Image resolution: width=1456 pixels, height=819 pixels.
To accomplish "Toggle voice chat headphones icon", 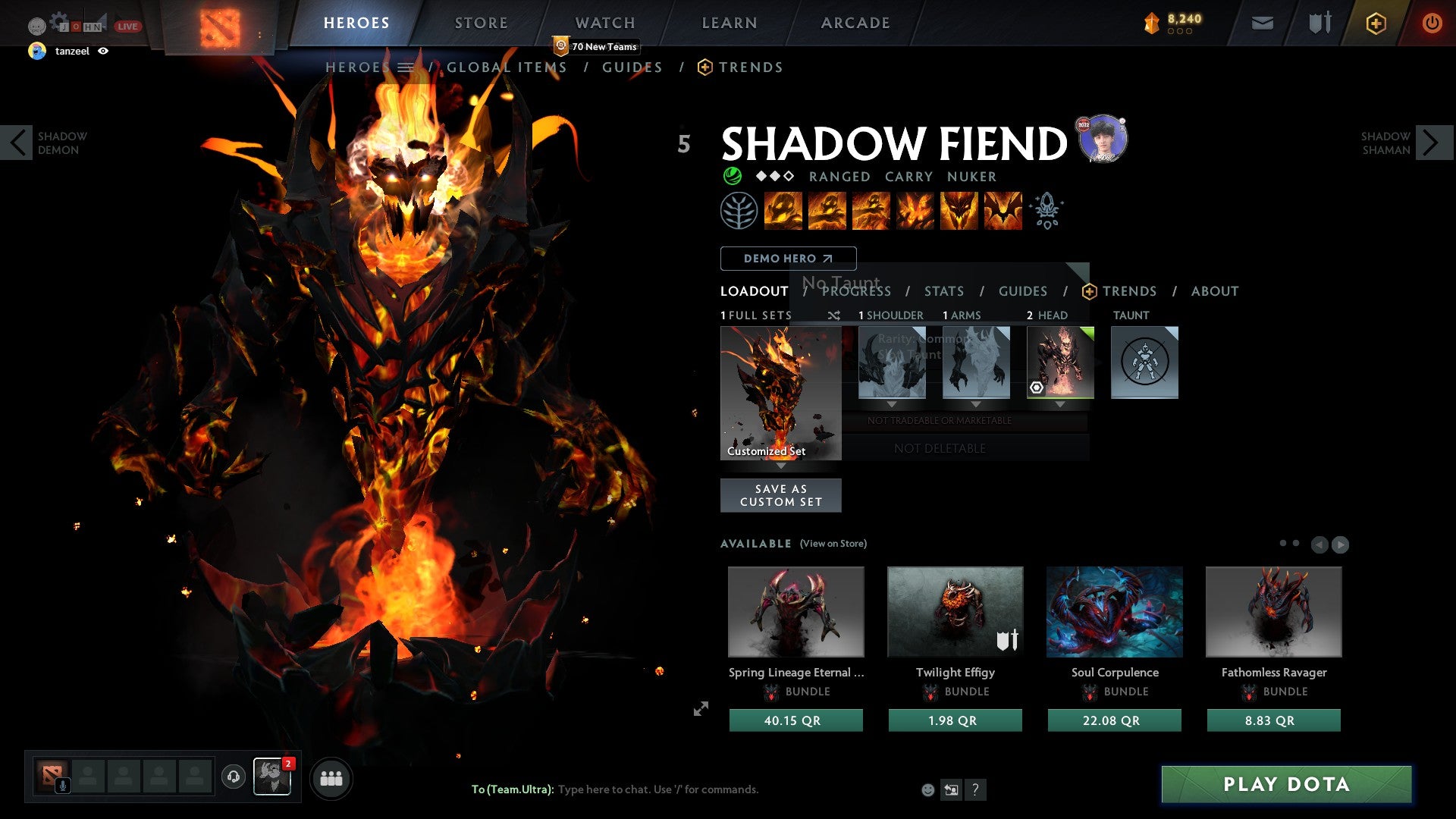I will [232, 777].
